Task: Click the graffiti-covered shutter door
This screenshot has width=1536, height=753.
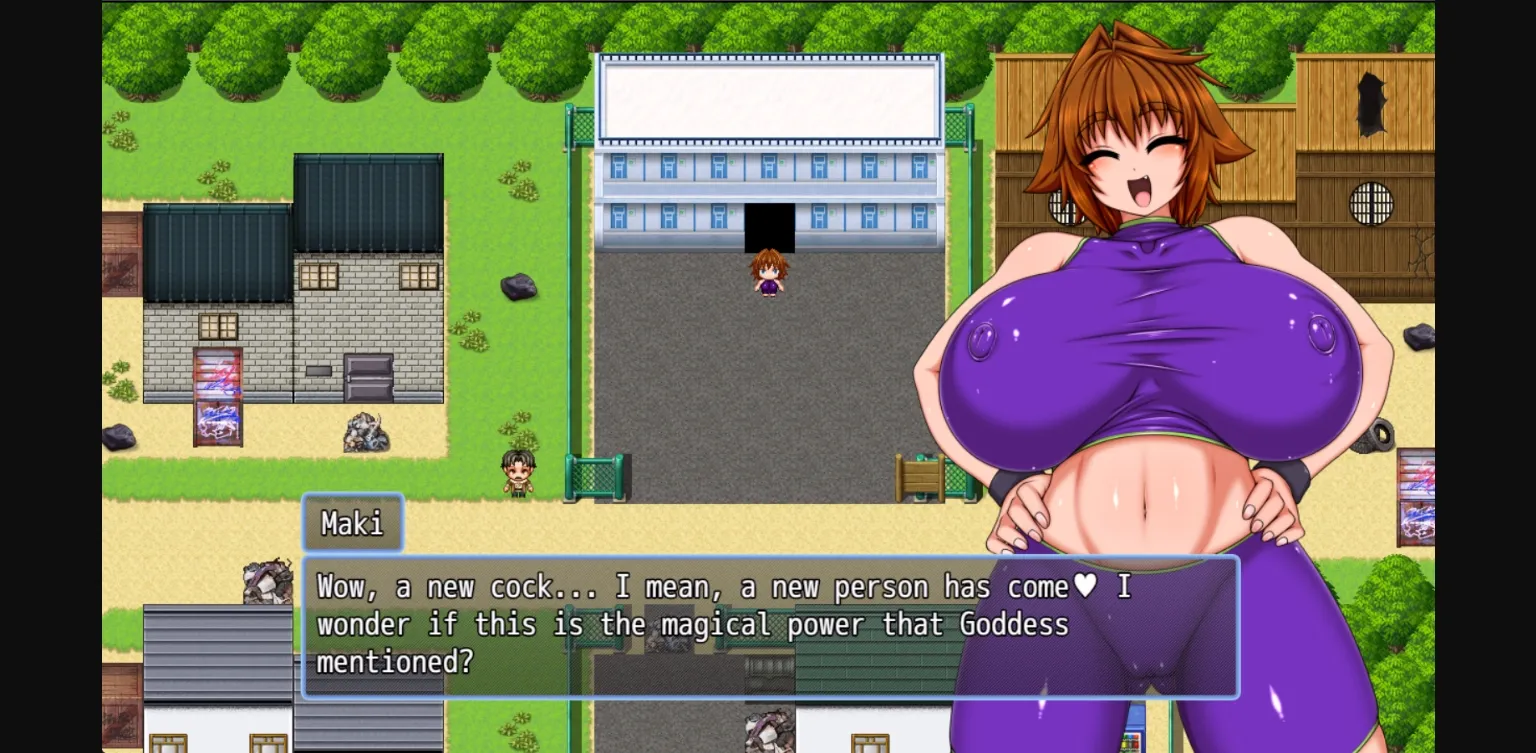Action: pos(219,395)
